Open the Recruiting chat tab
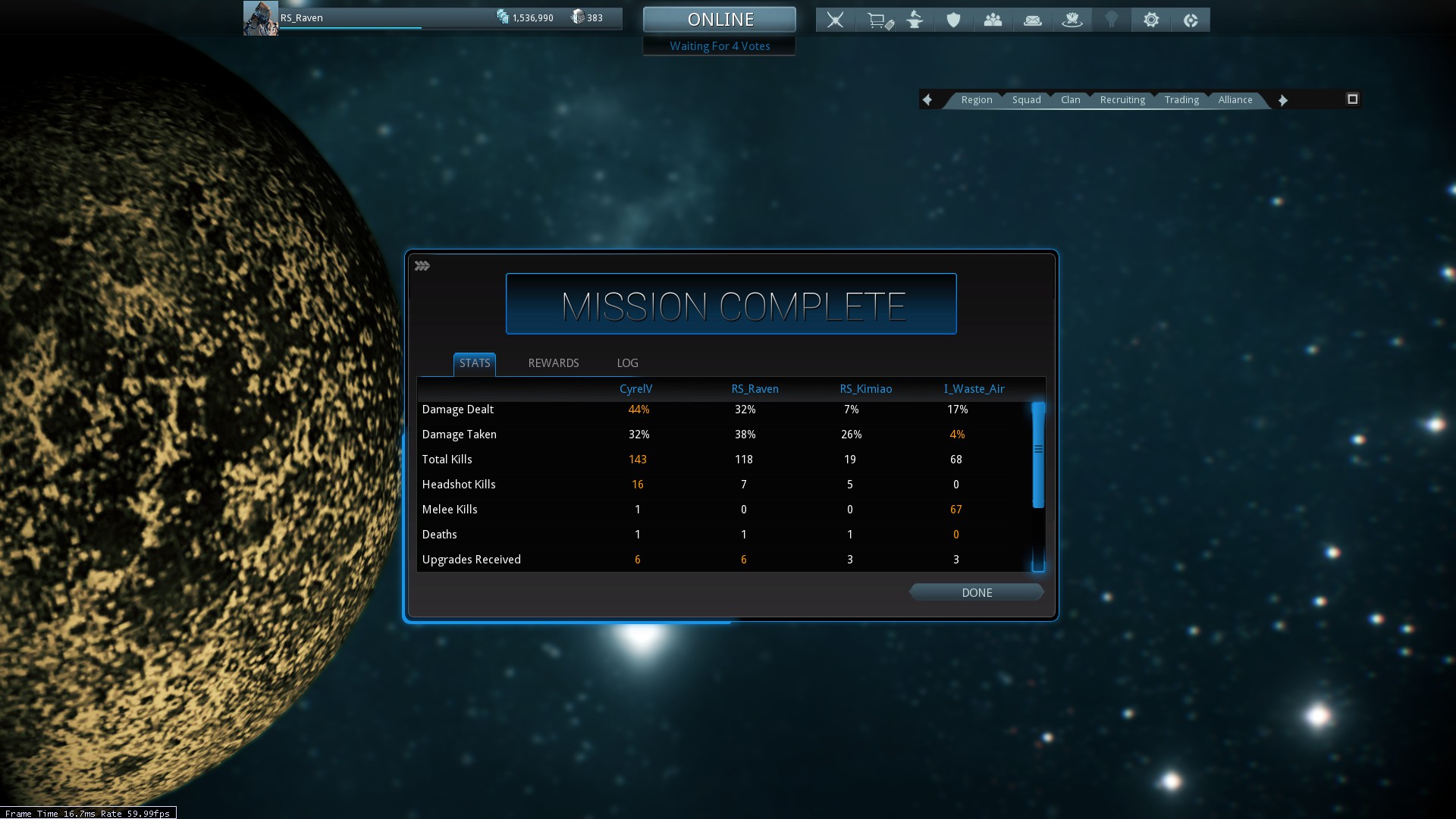The width and height of the screenshot is (1456, 819). [x=1122, y=100]
